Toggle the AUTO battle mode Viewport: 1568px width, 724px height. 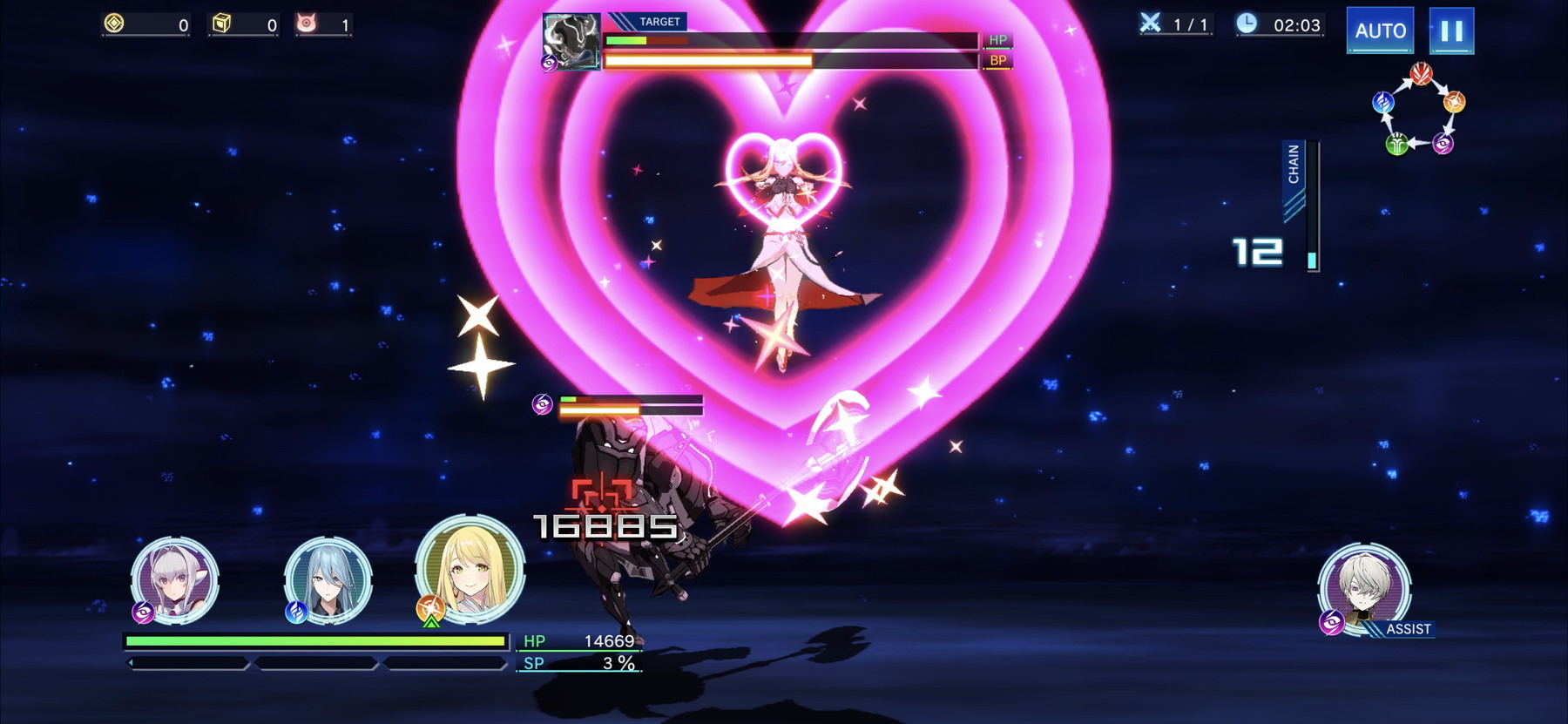pyautogui.click(x=1381, y=30)
